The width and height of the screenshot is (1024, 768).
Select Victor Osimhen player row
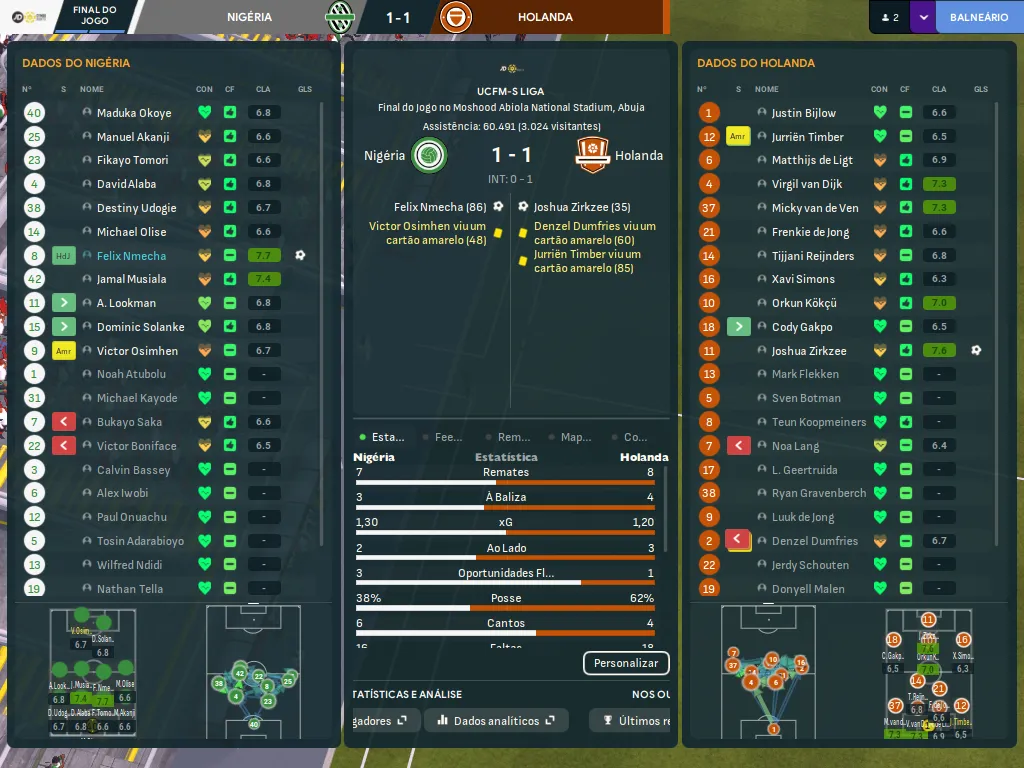(137, 351)
